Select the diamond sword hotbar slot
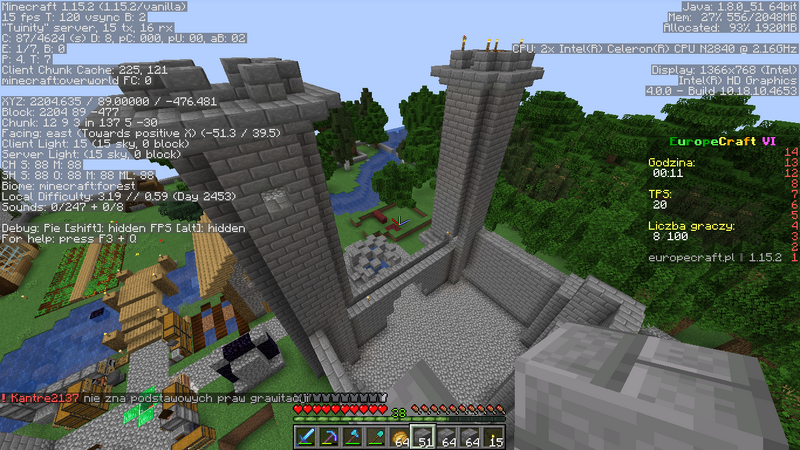800x450 pixels. tap(305, 436)
